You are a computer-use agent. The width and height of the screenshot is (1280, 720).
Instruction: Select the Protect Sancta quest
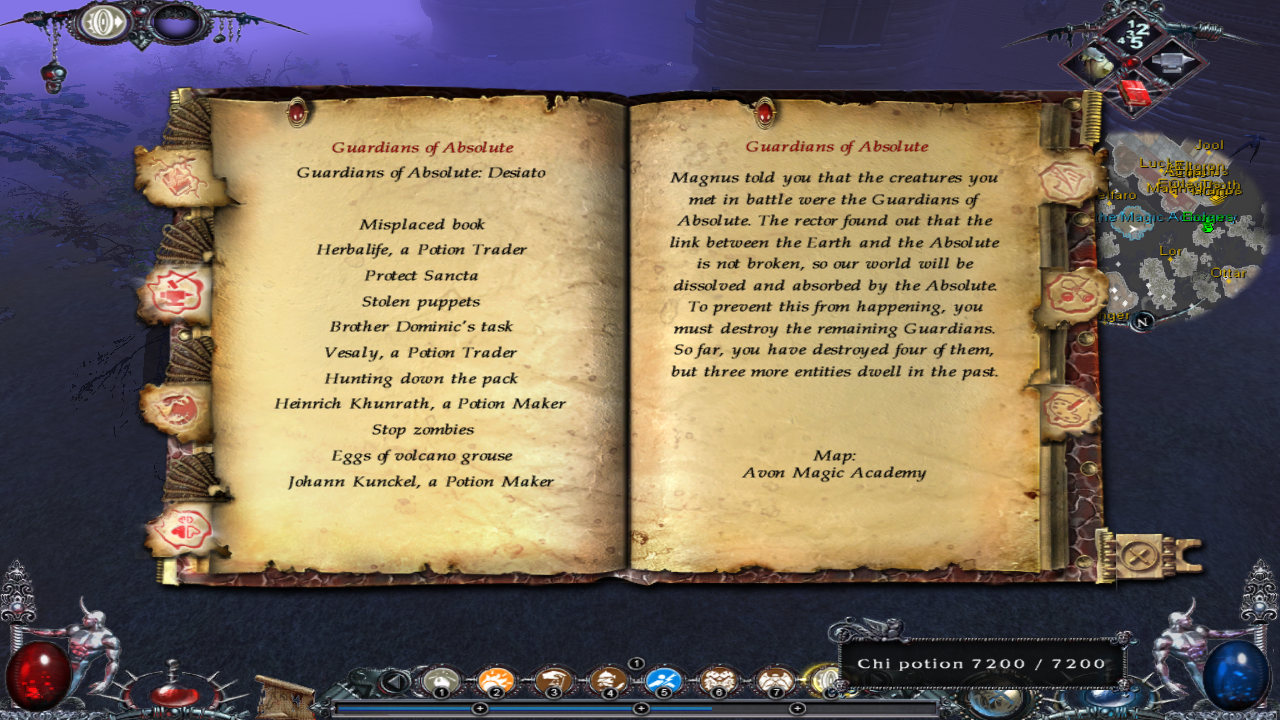(x=420, y=275)
